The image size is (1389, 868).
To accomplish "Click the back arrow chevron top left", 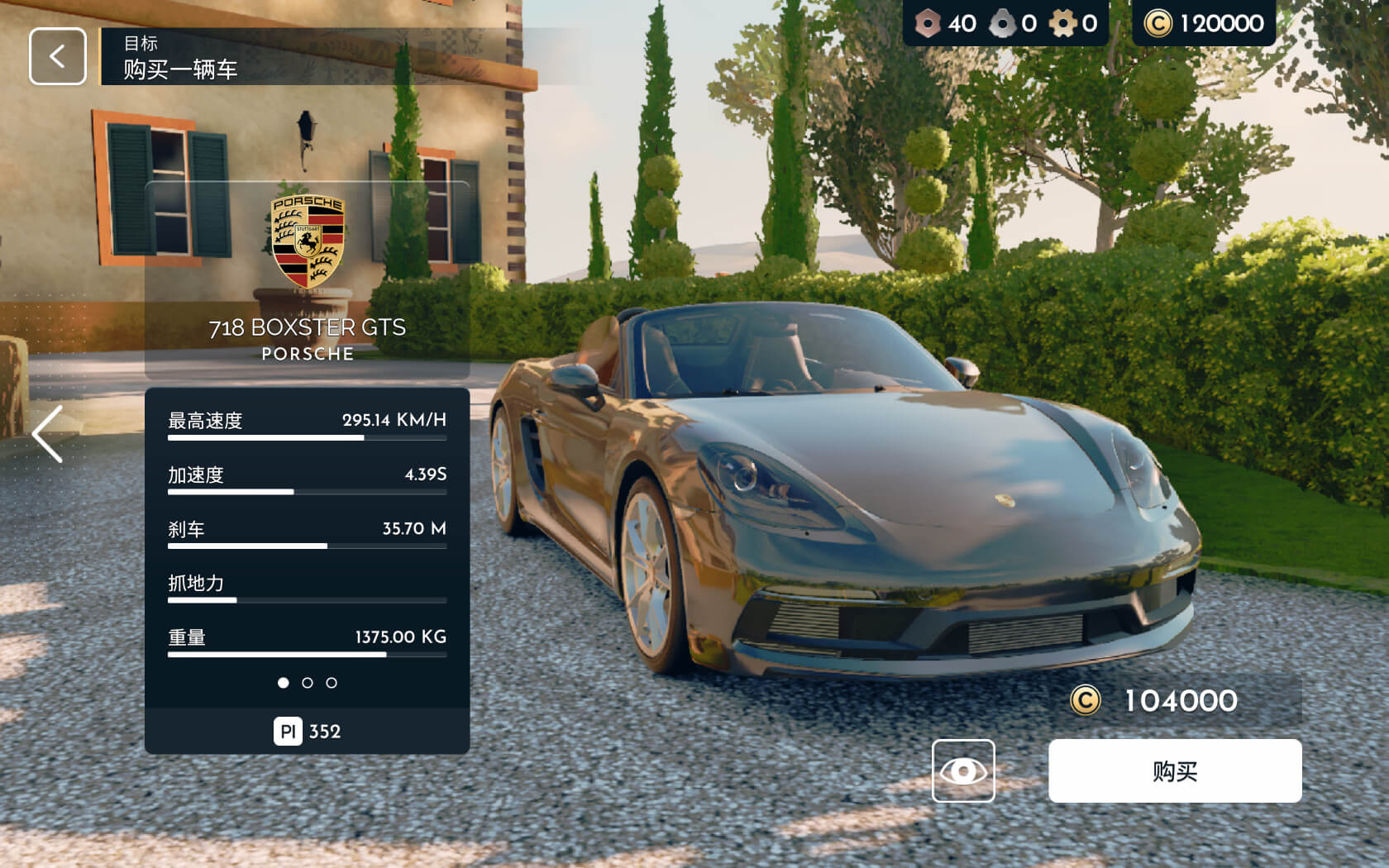I will pyautogui.click(x=56, y=55).
